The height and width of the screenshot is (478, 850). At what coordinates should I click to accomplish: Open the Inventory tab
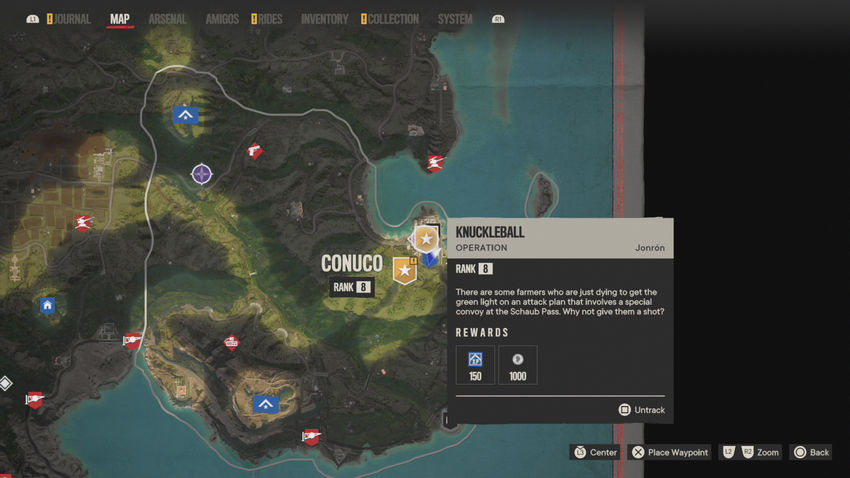324,19
